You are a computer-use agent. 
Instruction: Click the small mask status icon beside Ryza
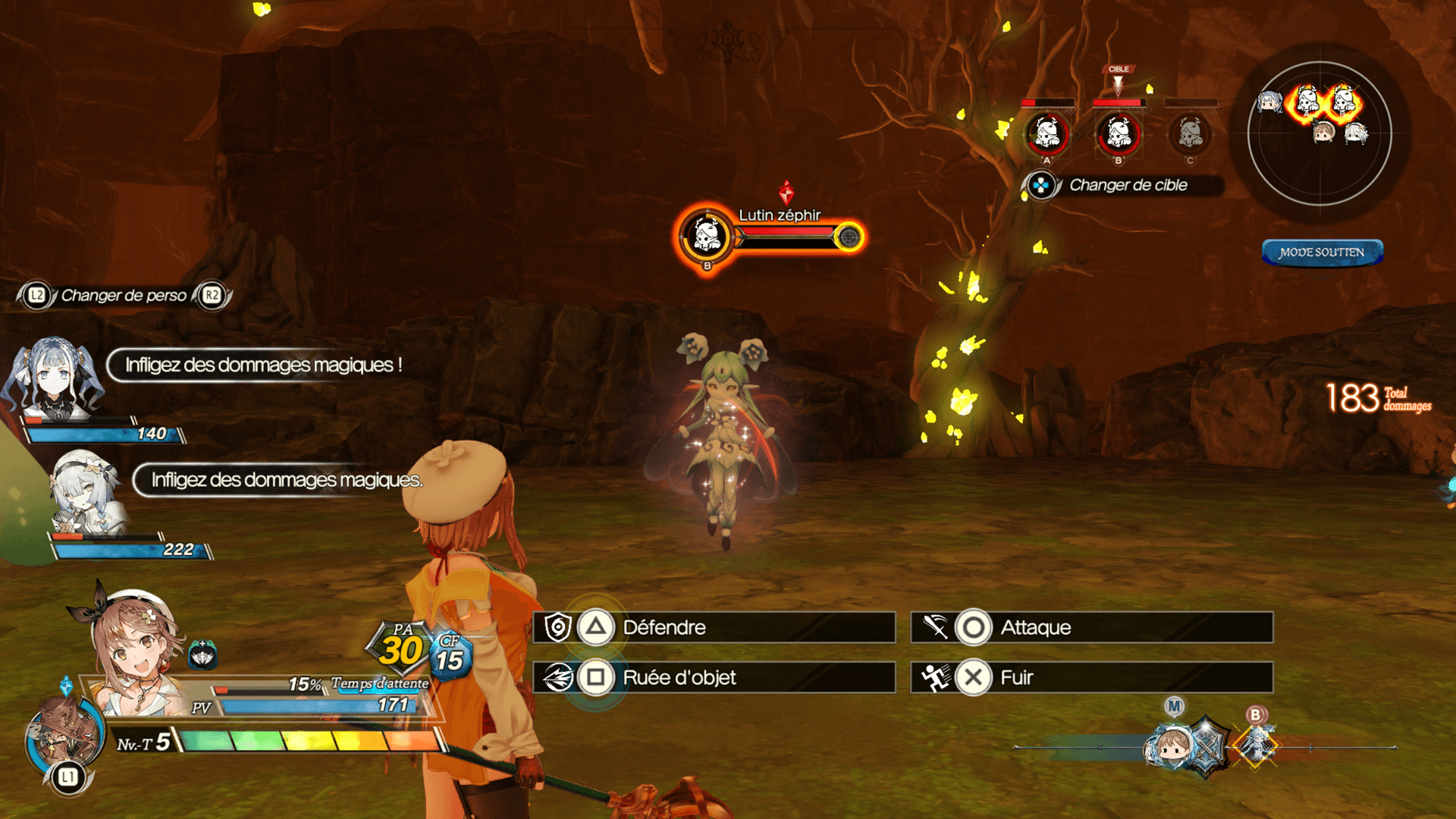(202, 654)
